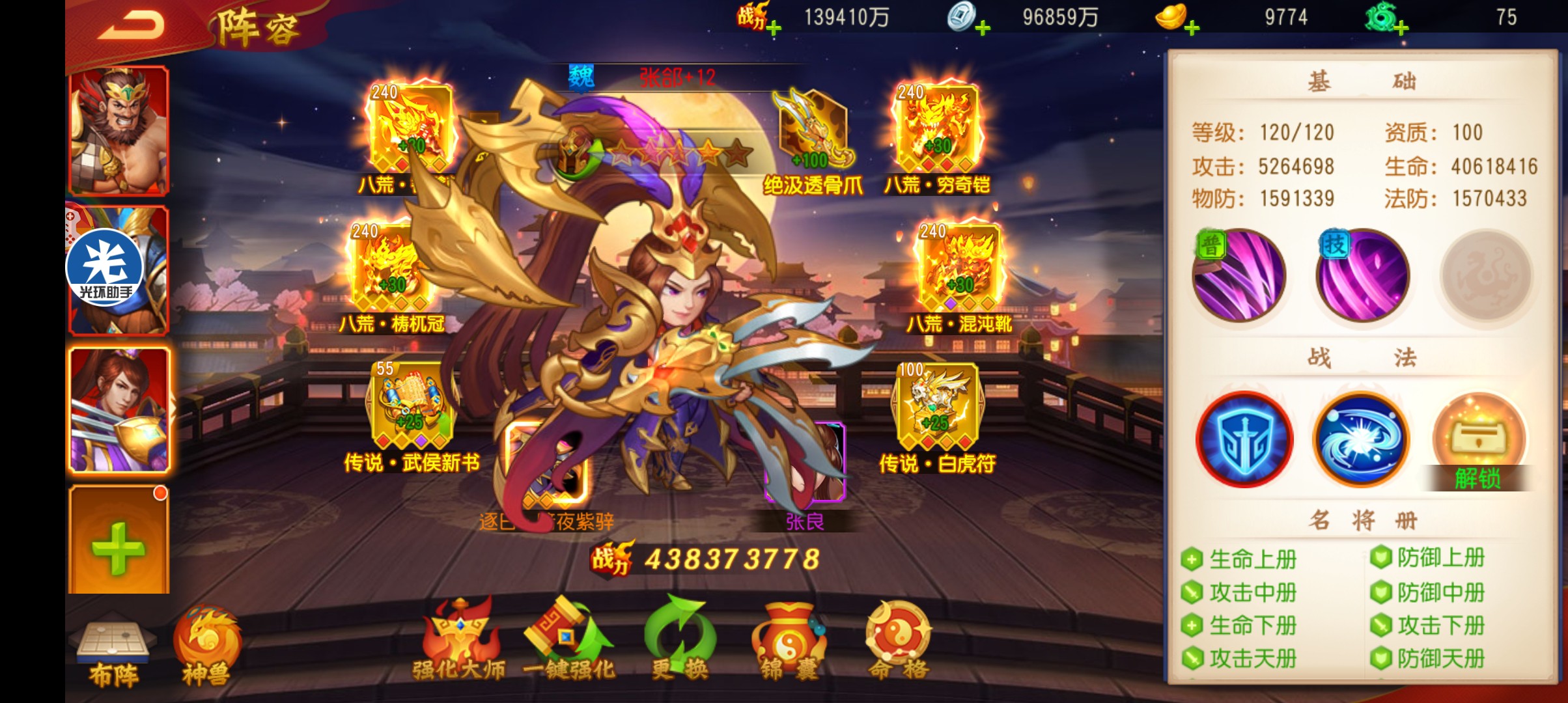
Task: Open the 锦囊 pouch menu
Action: [x=789, y=641]
